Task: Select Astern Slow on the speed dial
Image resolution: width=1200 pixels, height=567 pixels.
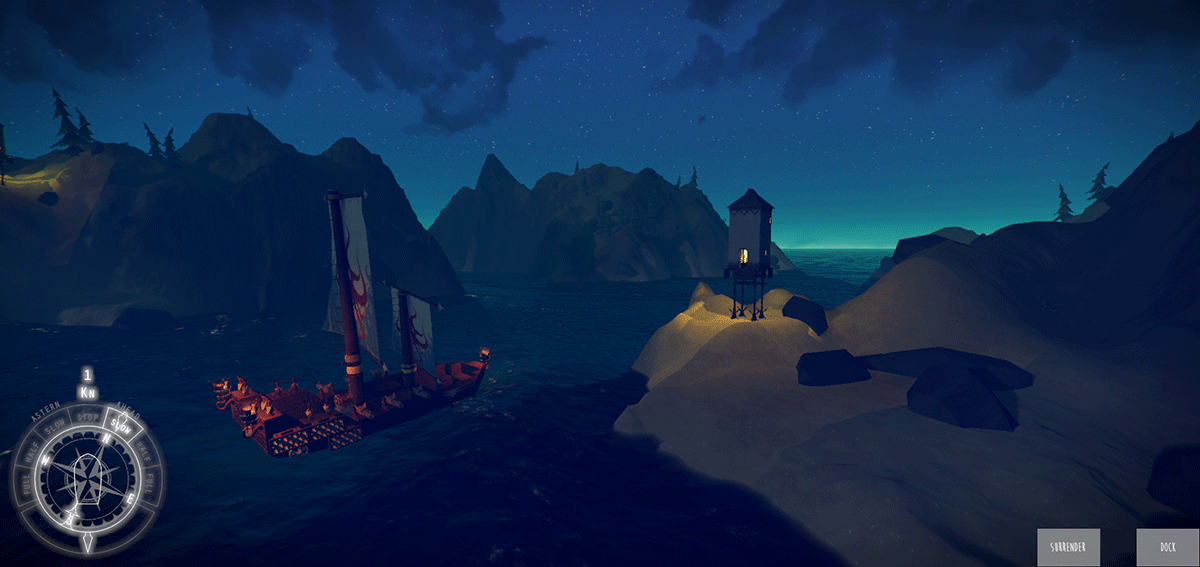Action: point(56,426)
